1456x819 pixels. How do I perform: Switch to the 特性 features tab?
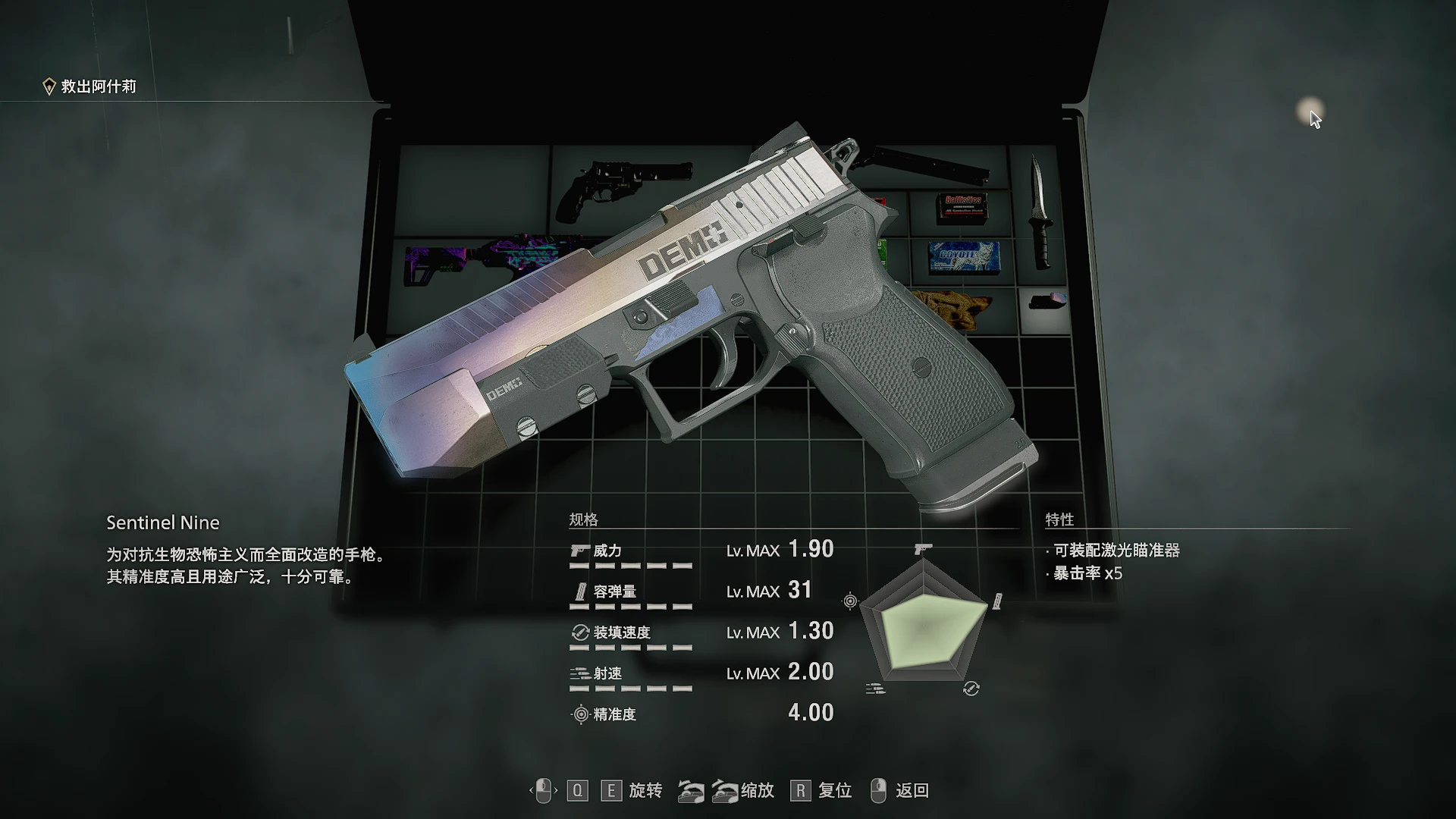pyautogui.click(x=1061, y=519)
